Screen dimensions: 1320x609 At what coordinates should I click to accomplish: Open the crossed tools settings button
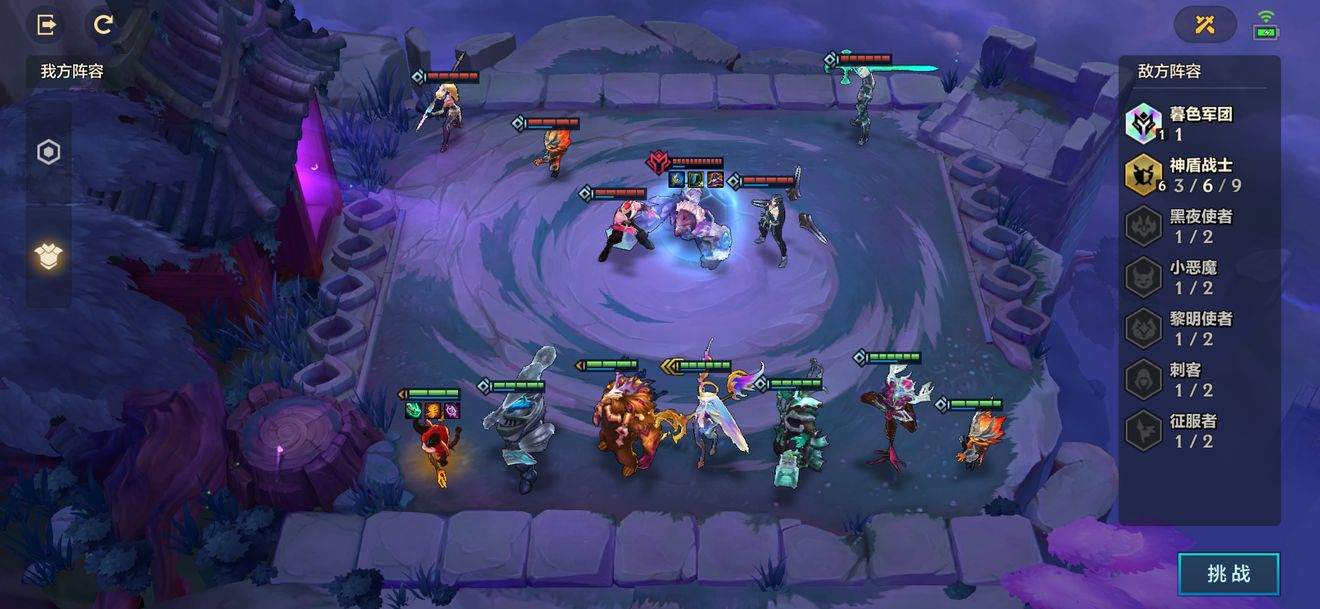tap(1205, 25)
